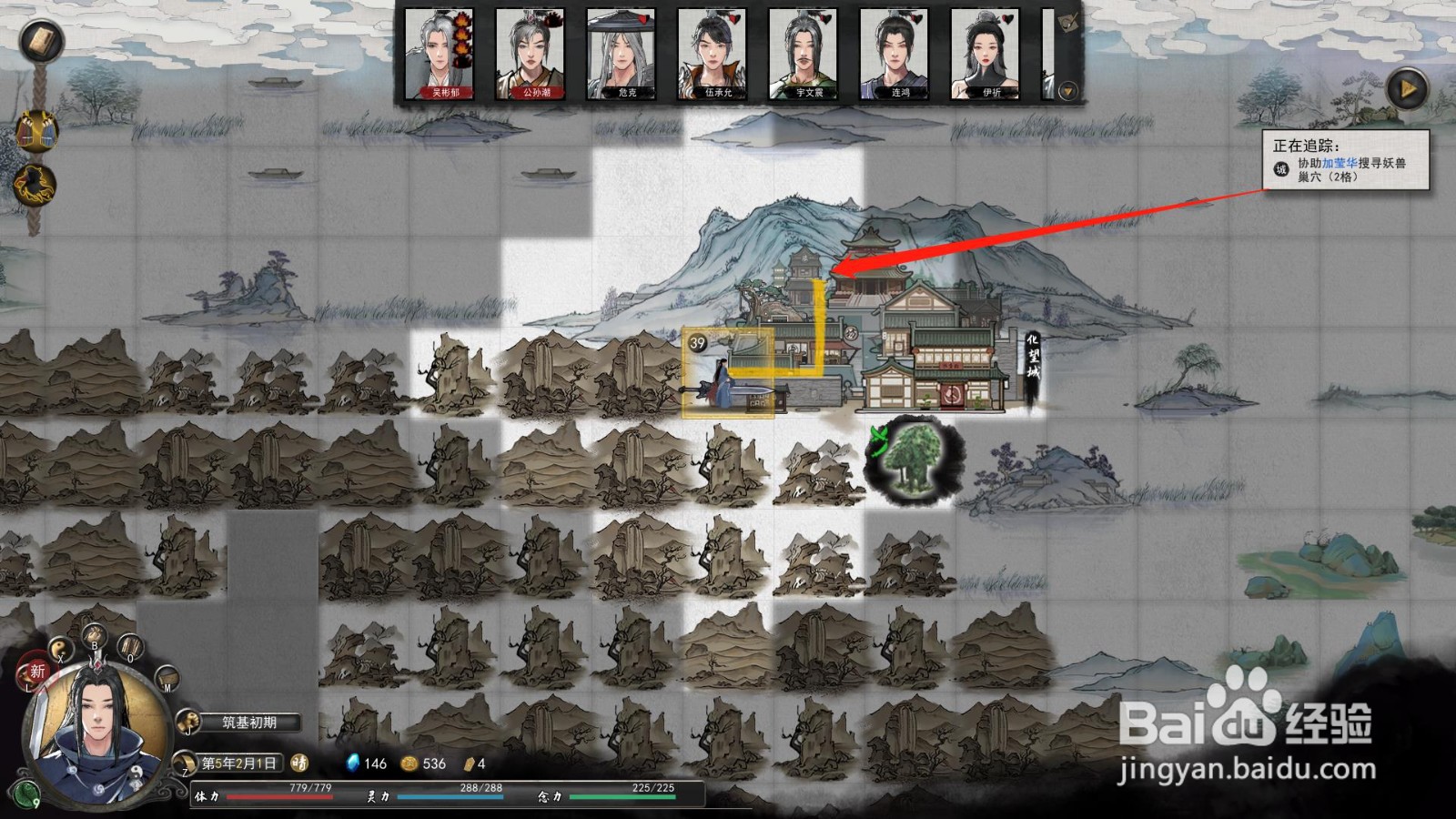Click the fist icon beside 筑基初期
The width and height of the screenshot is (1456, 819).
tap(189, 722)
